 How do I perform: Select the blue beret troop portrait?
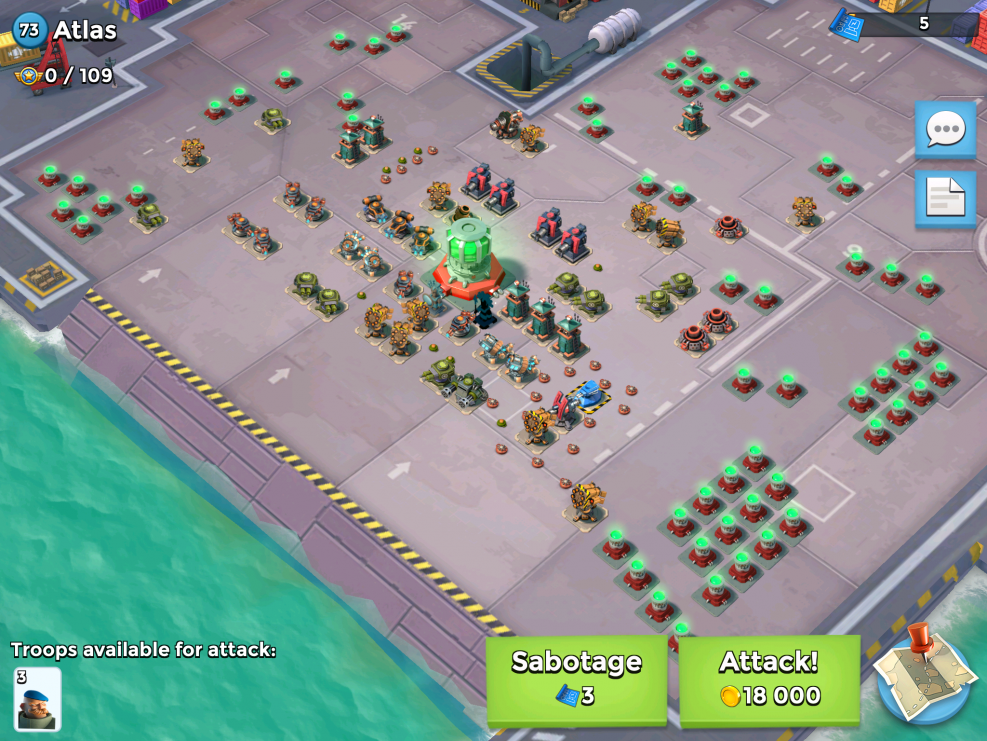pyautogui.click(x=38, y=698)
